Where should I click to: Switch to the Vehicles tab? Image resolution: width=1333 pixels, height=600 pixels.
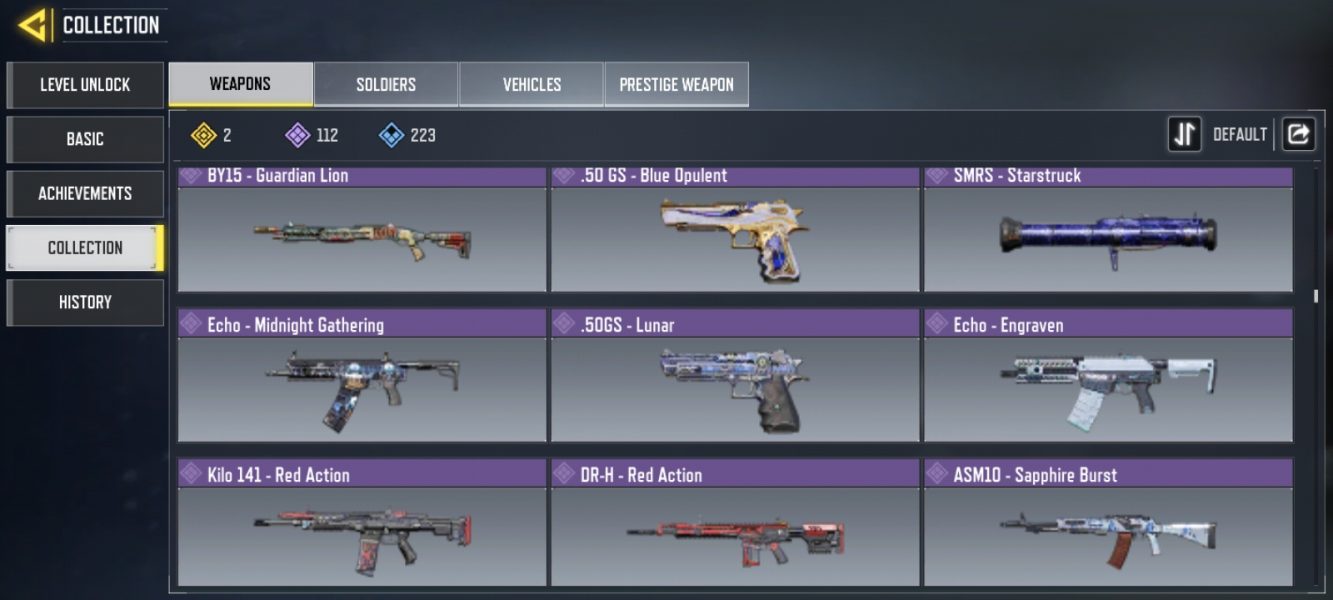point(531,85)
